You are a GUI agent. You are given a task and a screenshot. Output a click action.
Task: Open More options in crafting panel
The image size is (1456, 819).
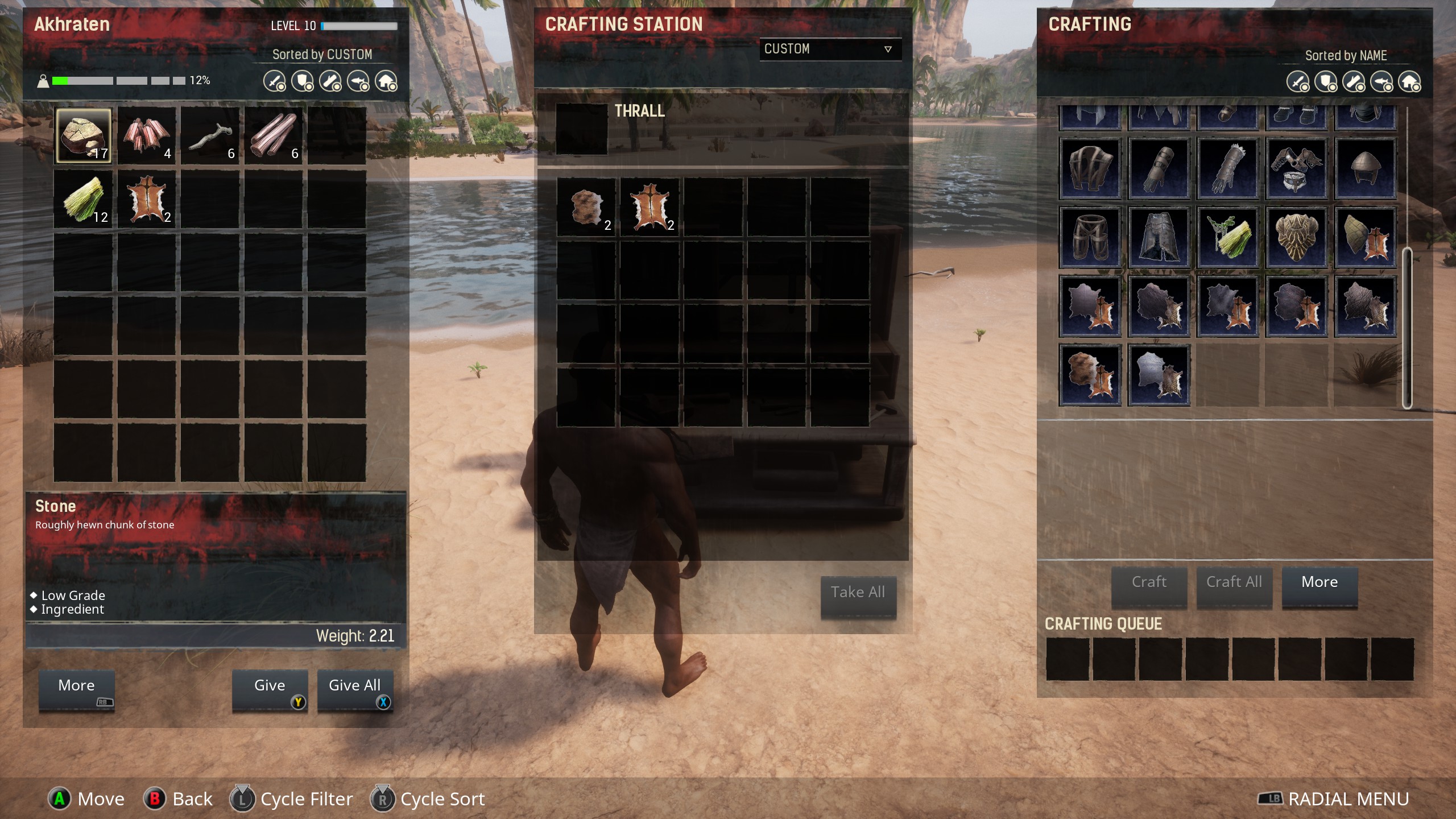pyautogui.click(x=1319, y=584)
